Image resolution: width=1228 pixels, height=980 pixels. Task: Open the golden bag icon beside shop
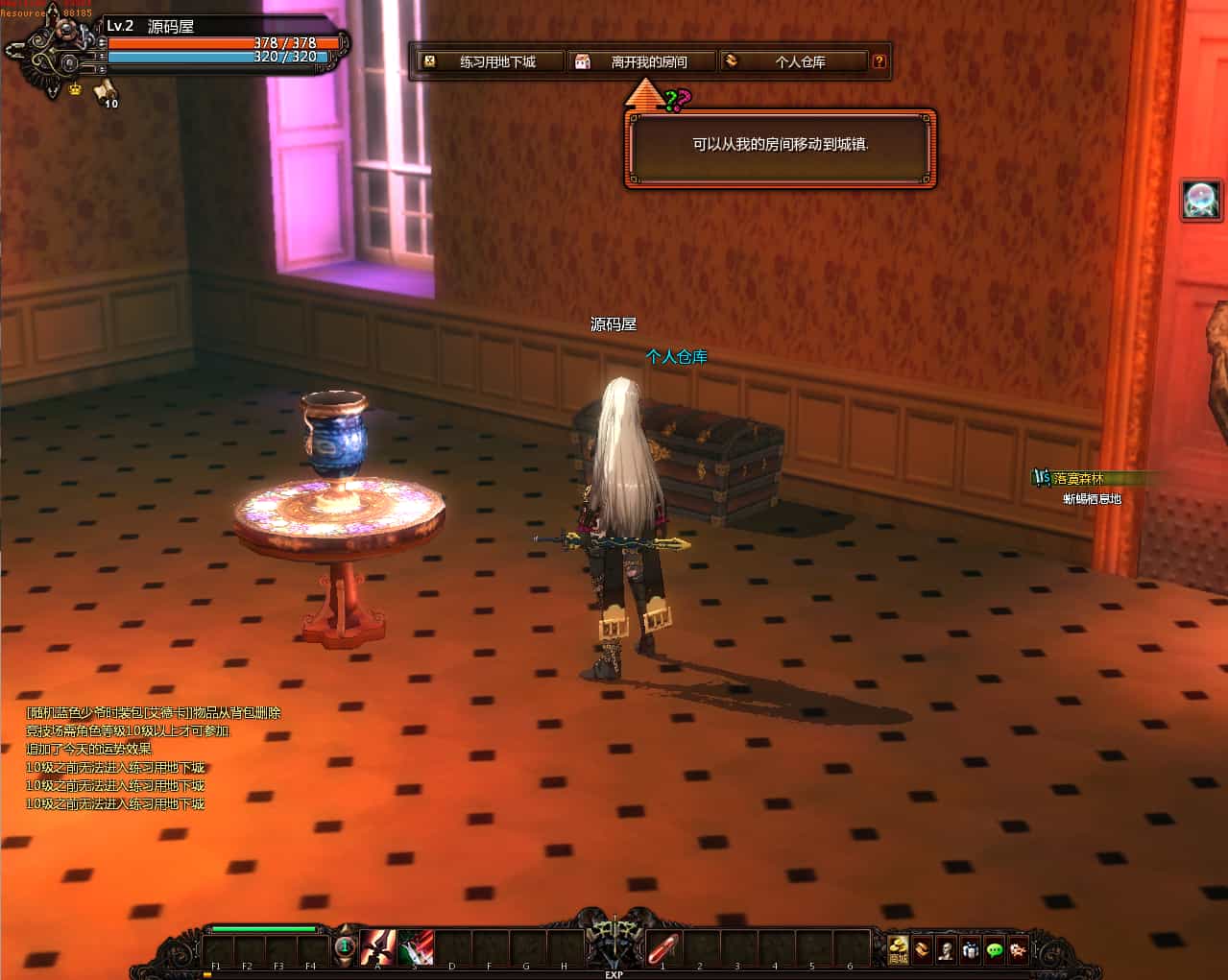(922, 949)
